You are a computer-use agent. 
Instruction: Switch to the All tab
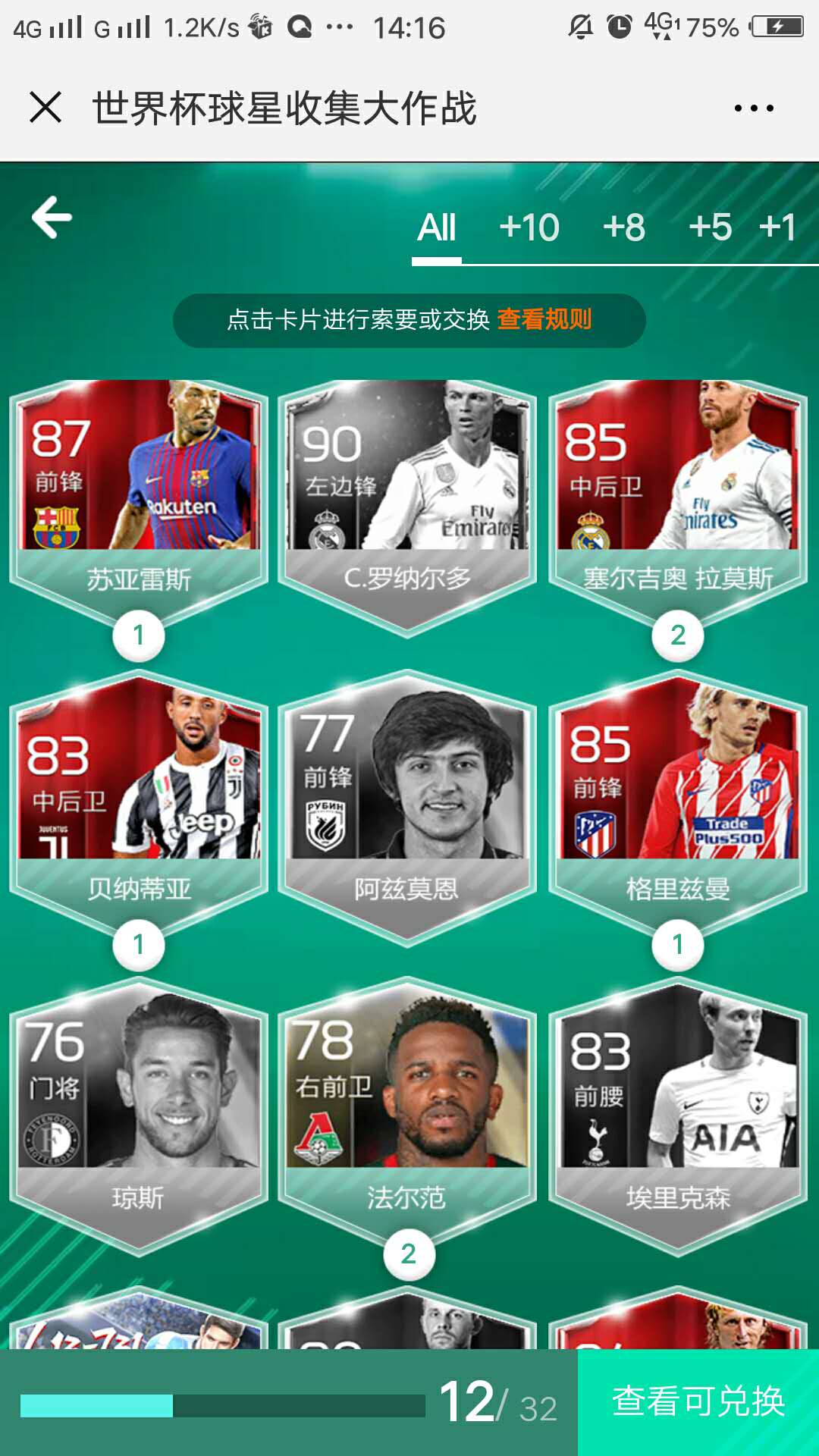[437, 227]
